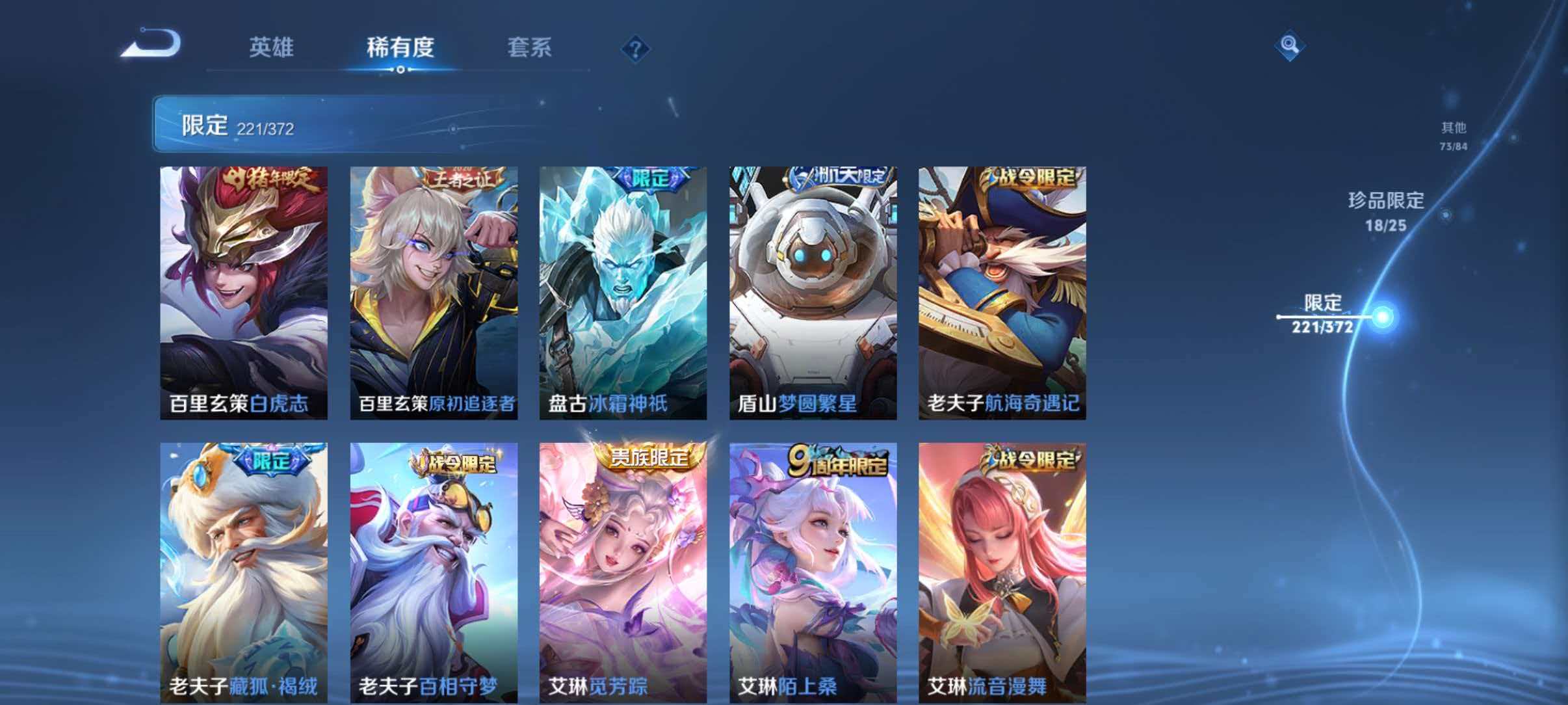
Task: Jump to 其他 73/84 on right sidebar
Action: click(x=1452, y=135)
